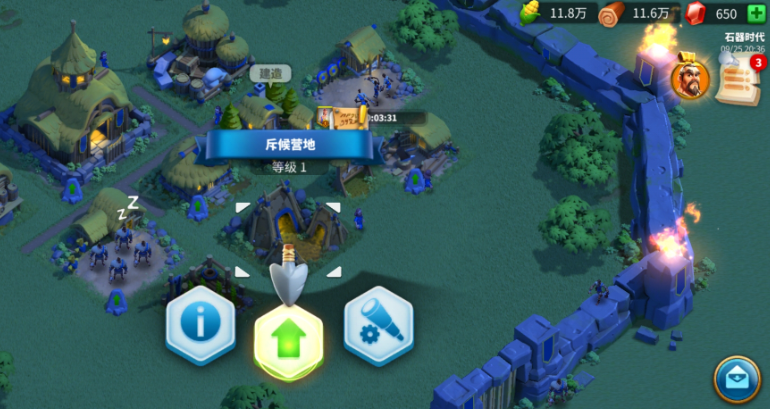Open the telescope scout management button
This screenshot has width=770, height=409.
378,327
